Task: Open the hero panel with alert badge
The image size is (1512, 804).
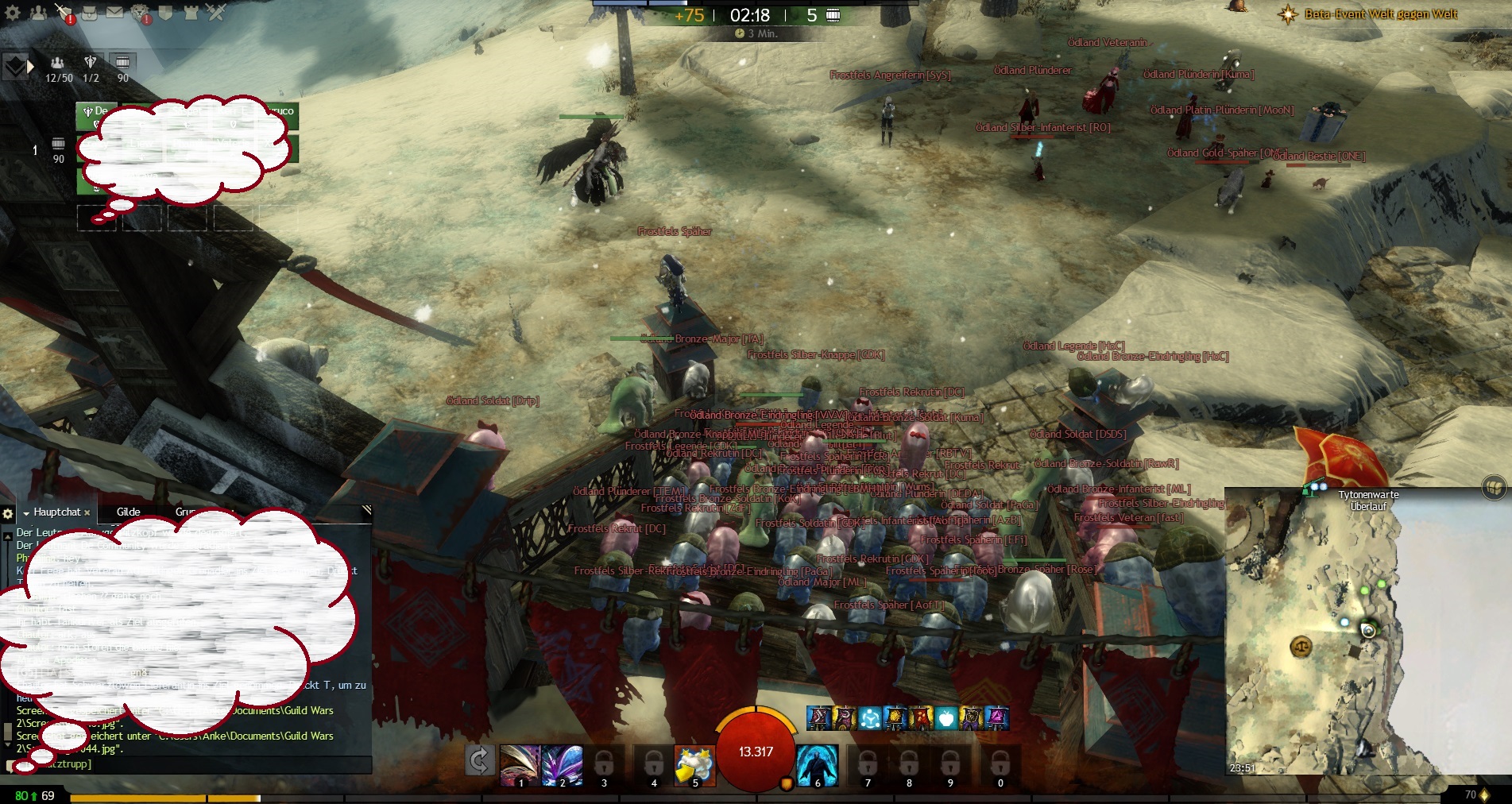Action: coord(64,13)
